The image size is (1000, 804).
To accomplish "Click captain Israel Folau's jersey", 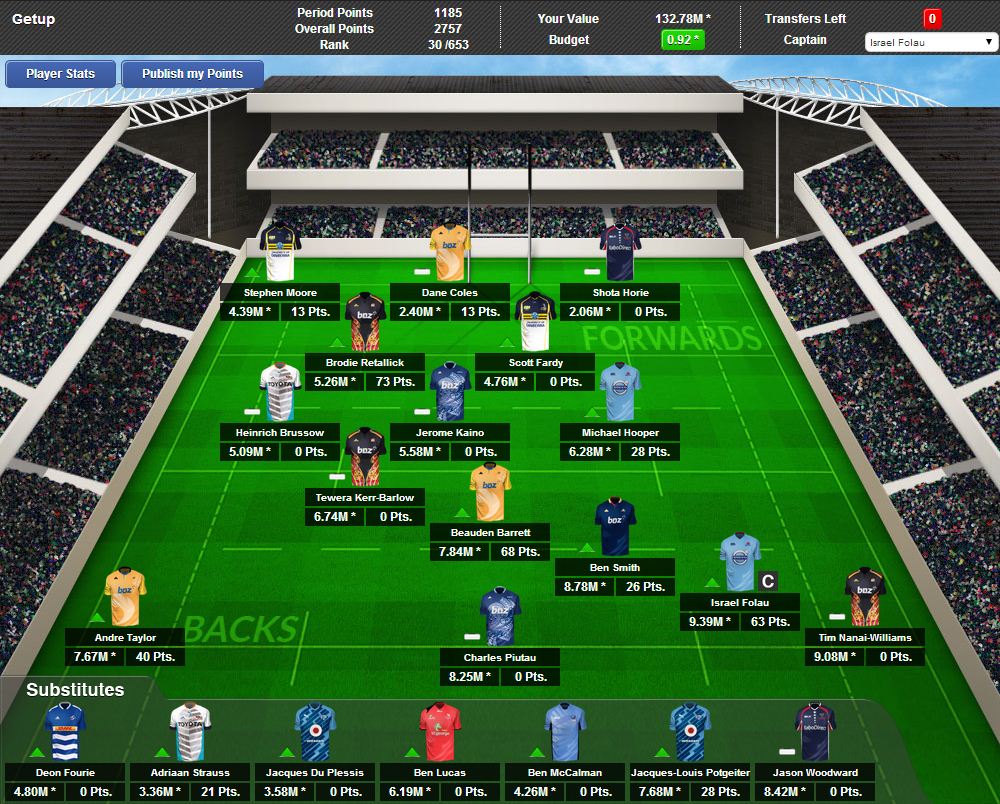I will pyautogui.click(x=740, y=562).
